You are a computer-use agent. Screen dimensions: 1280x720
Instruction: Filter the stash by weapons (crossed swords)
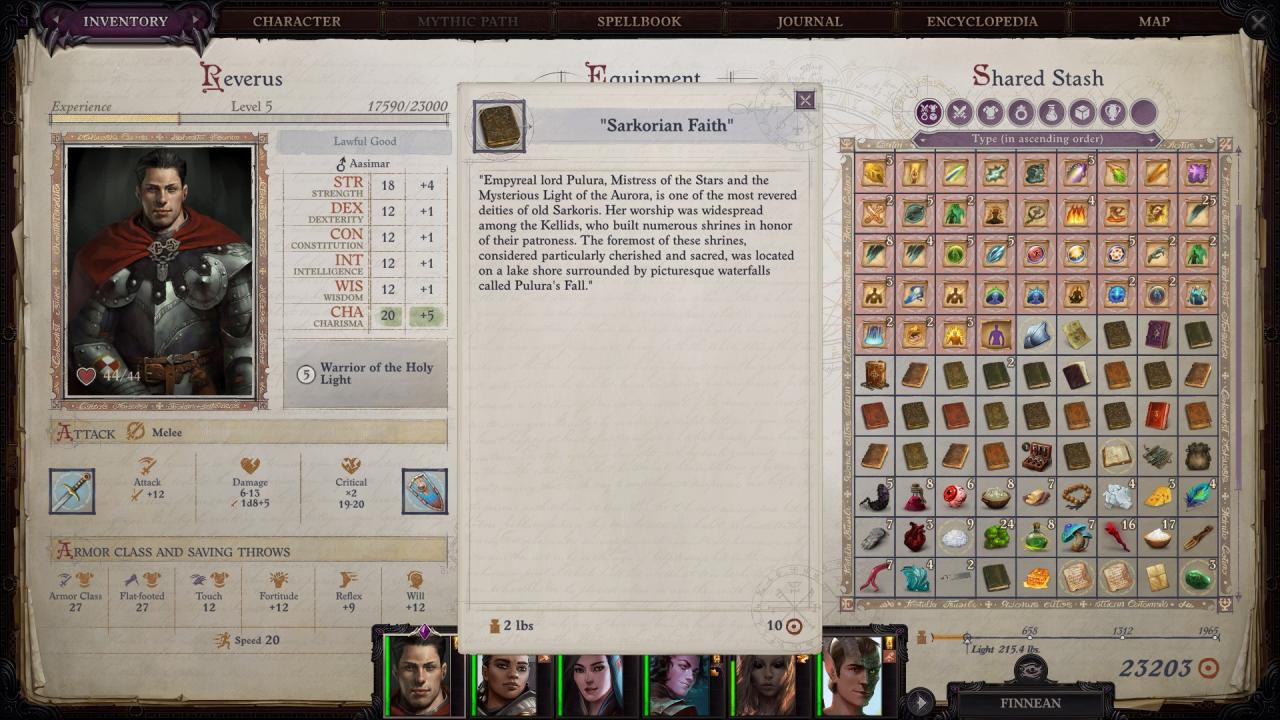coord(959,112)
